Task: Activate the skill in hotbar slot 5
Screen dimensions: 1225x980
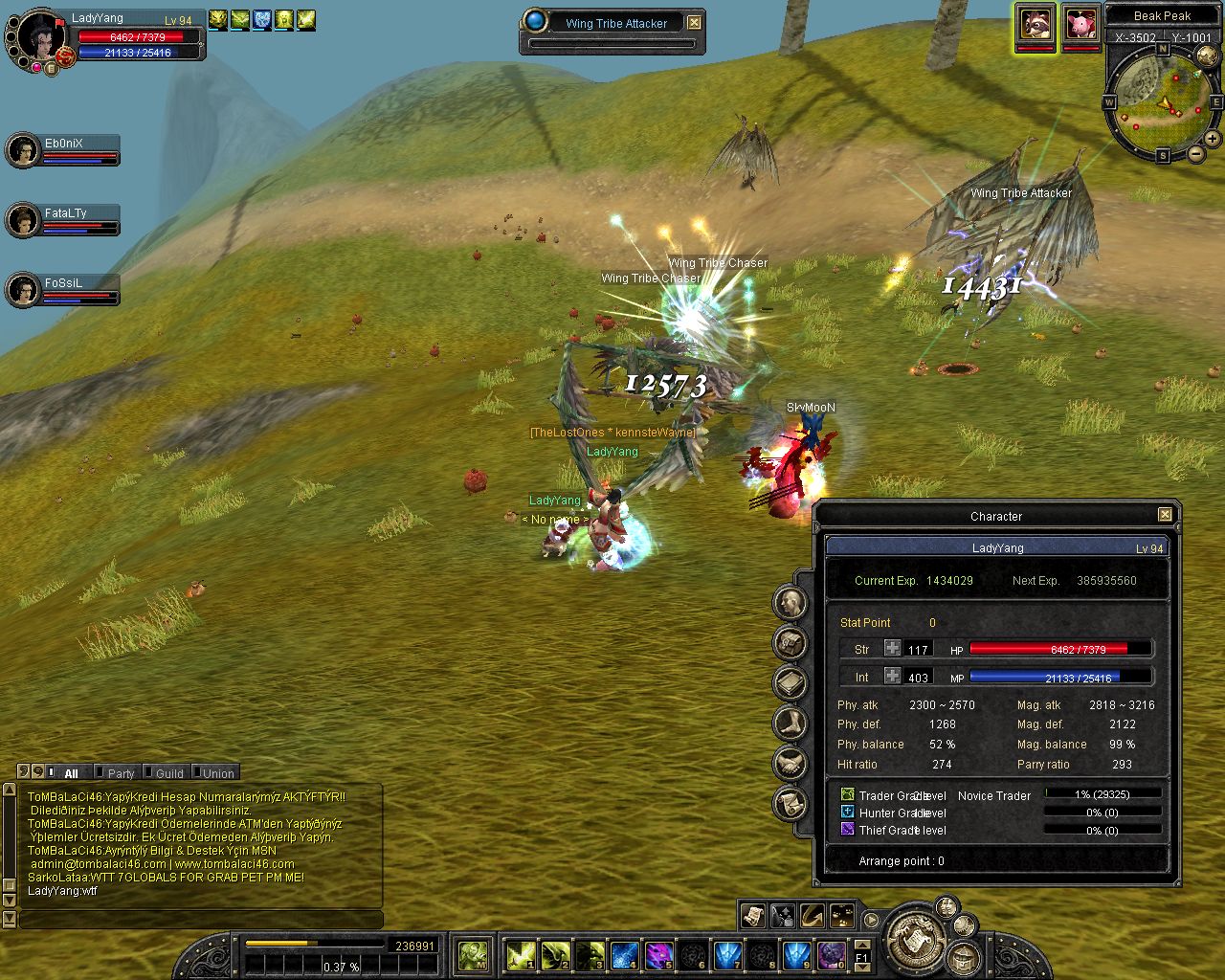Action: coord(658,954)
